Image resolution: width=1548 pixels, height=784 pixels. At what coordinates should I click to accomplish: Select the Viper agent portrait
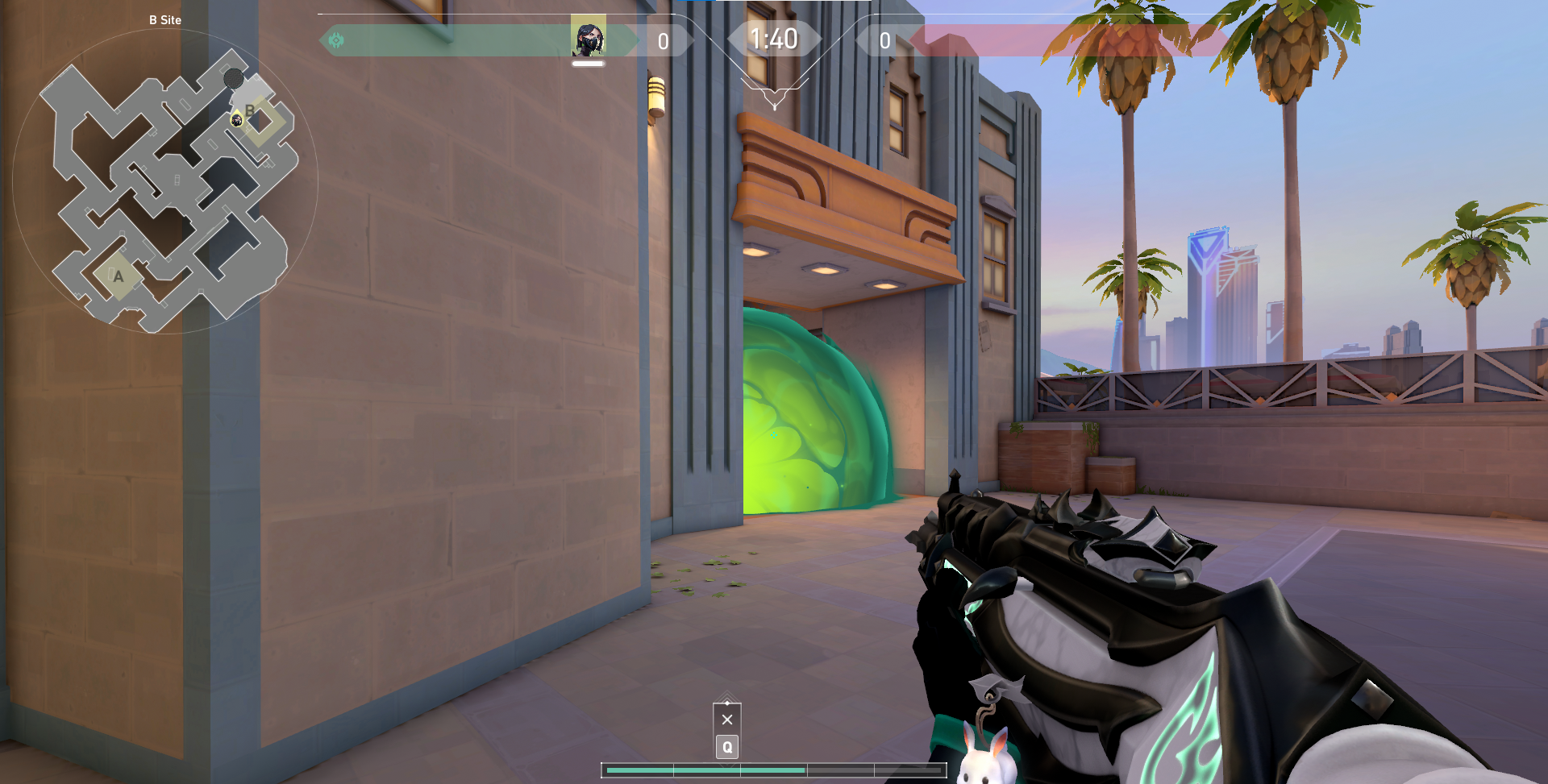click(x=589, y=38)
